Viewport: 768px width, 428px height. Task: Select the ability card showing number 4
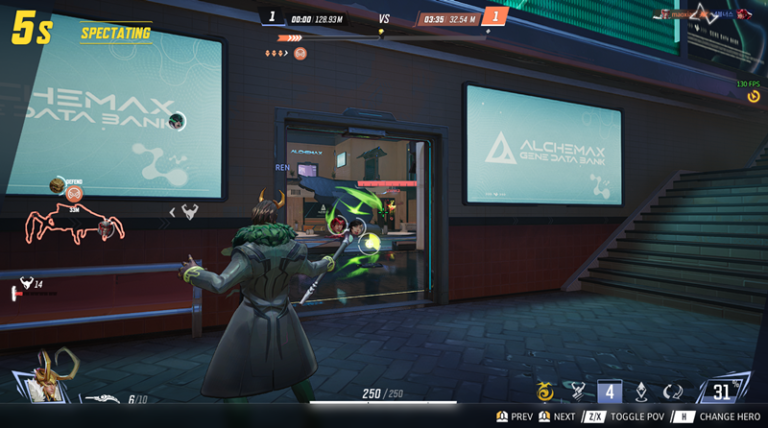[x=609, y=392]
